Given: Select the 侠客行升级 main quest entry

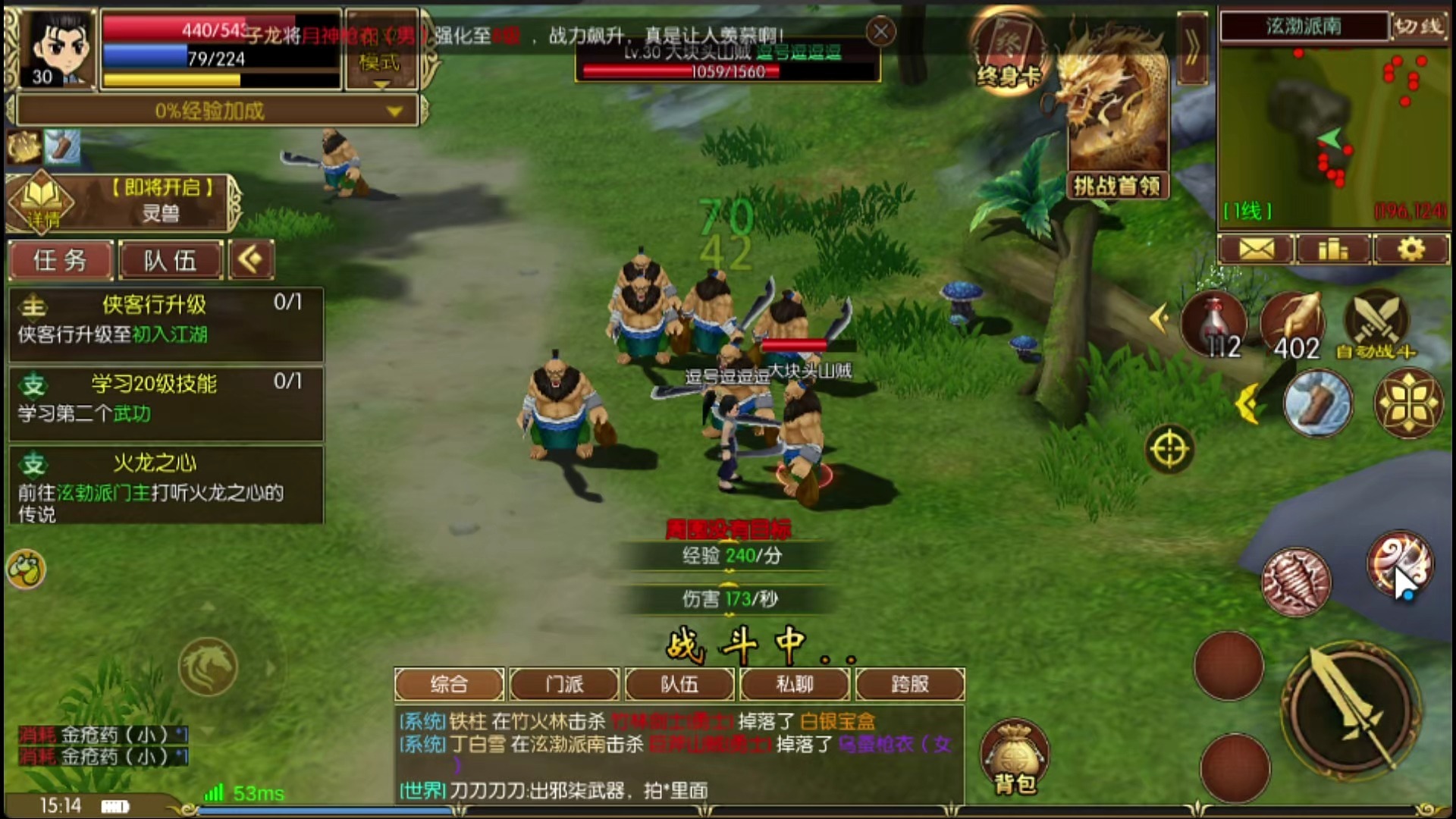Looking at the screenshot, I should [165, 320].
